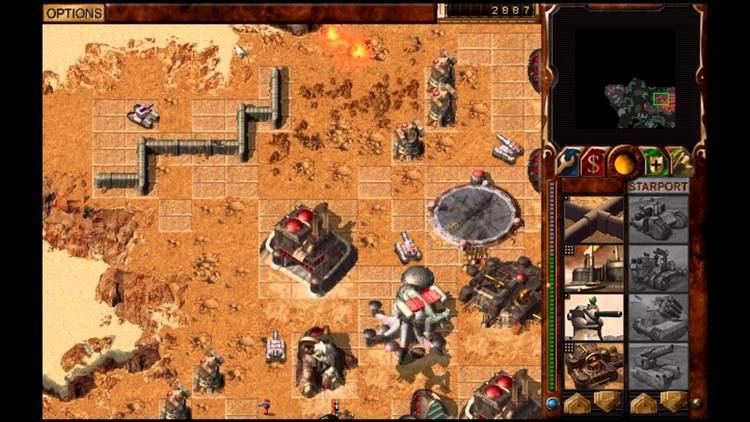Pick the bottom structure icon in building column

click(x=593, y=364)
